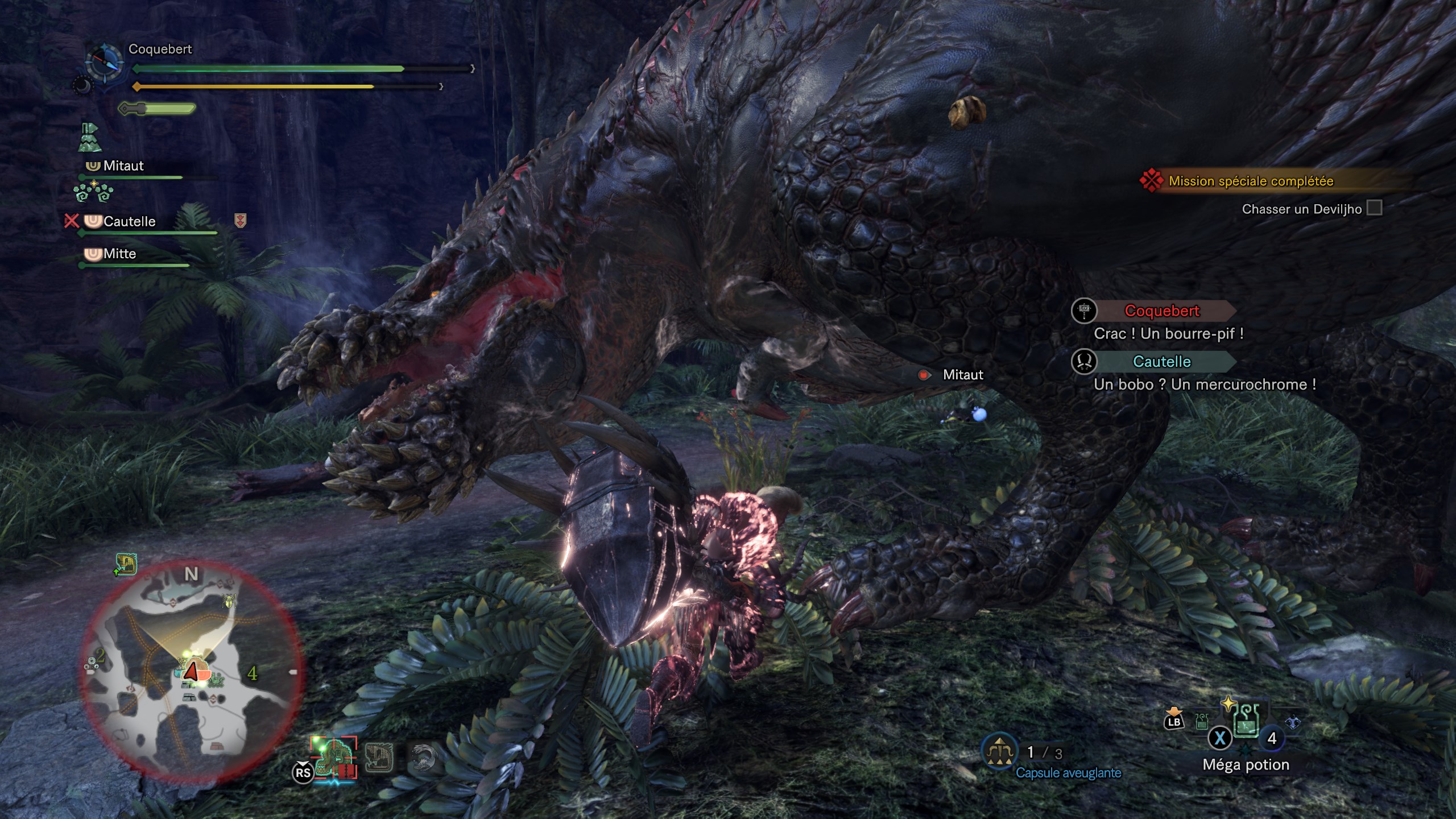Select party member Mitaut in the list
Image resolution: width=1456 pixels, height=819 pixels.
123,166
